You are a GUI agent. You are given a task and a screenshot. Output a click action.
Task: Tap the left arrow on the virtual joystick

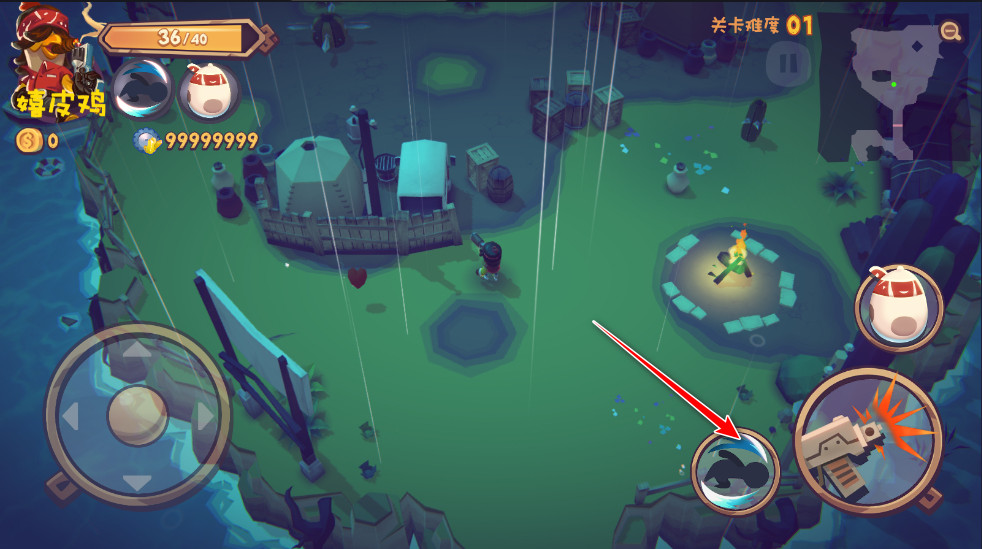point(71,416)
